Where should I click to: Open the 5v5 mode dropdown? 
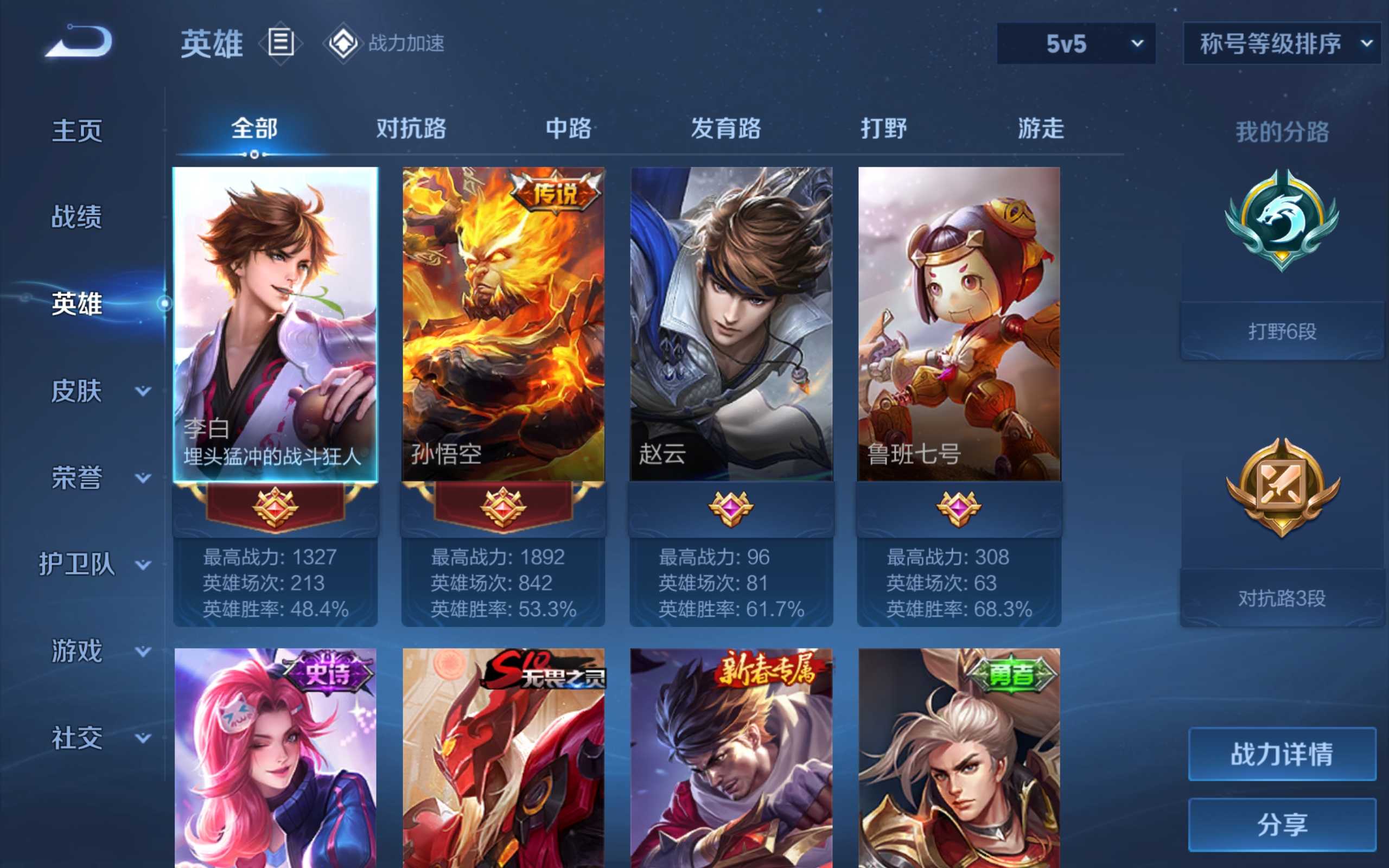[x=1076, y=43]
